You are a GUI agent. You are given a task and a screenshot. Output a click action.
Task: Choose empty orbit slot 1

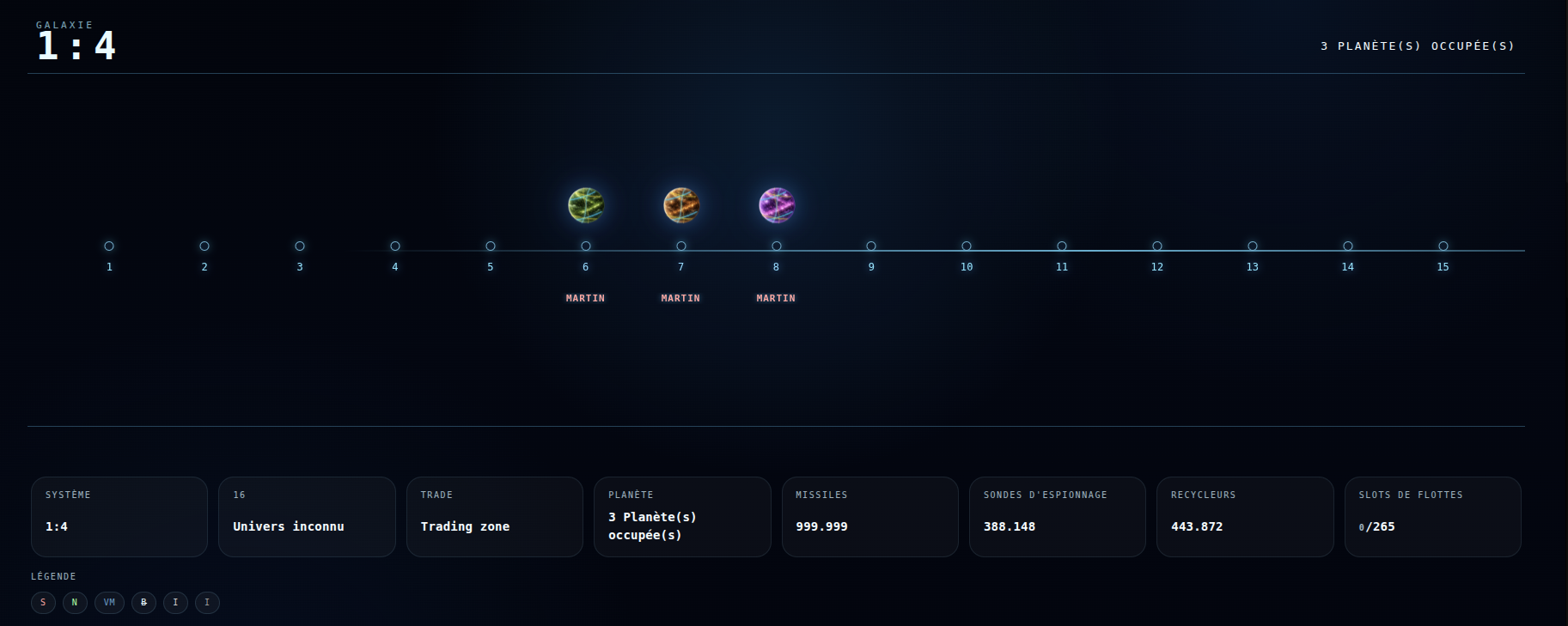pyautogui.click(x=109, y=246)
